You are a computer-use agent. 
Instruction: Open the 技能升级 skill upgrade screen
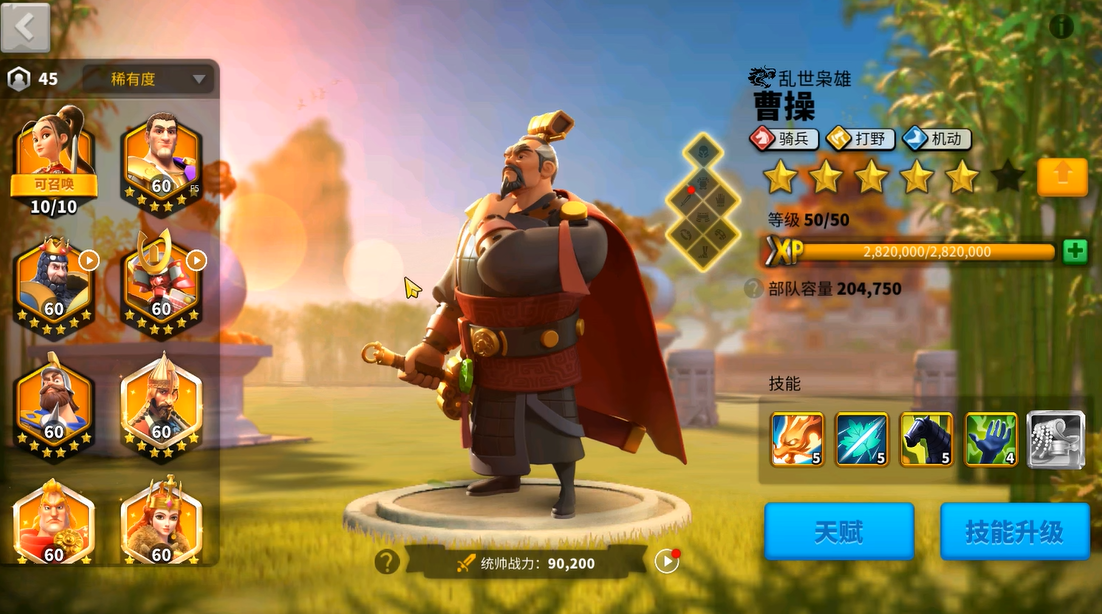[x=1014, y=531]
